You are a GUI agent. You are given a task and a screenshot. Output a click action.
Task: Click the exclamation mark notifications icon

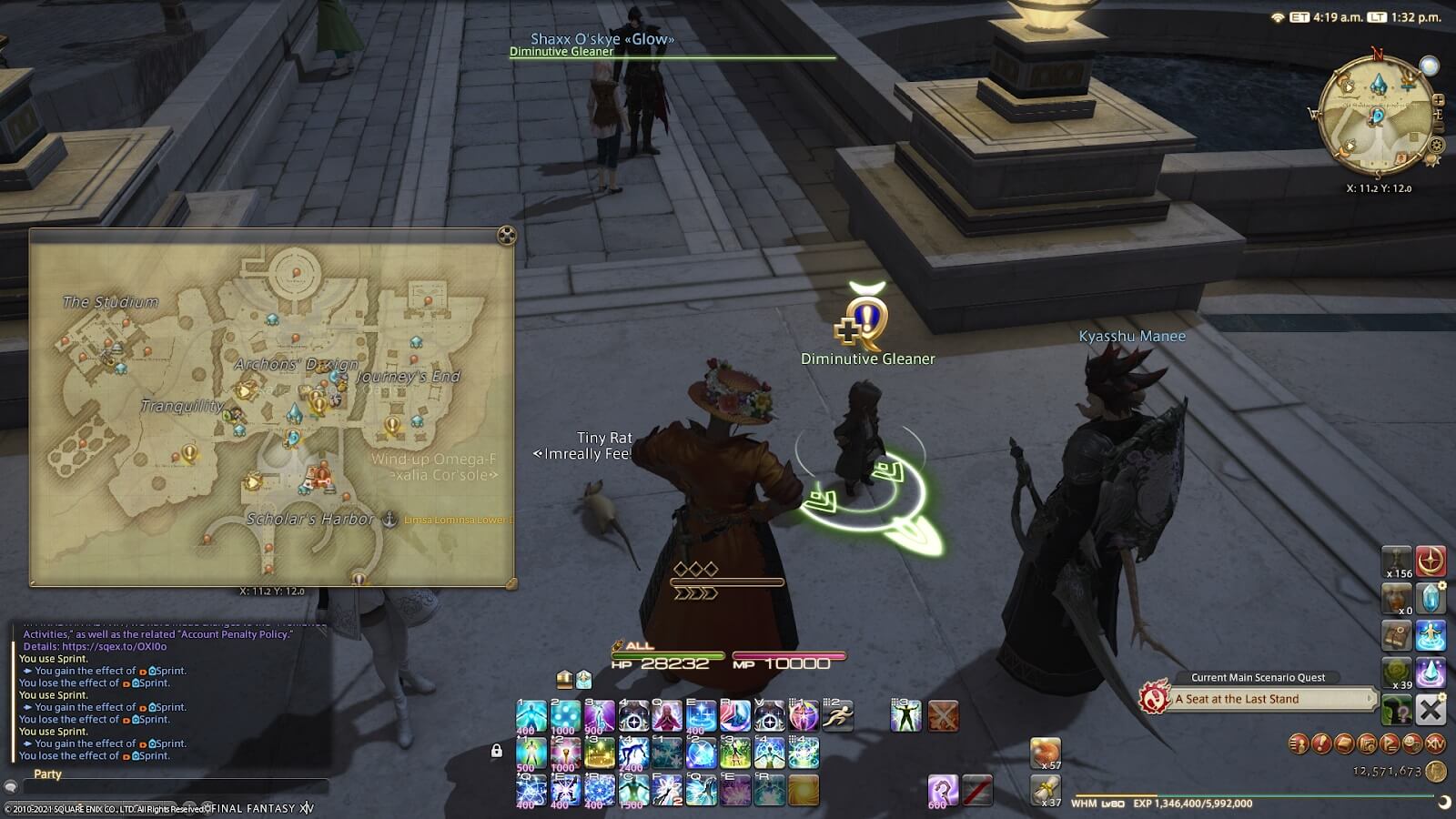pyautogui.click(x=1321, y=743)
